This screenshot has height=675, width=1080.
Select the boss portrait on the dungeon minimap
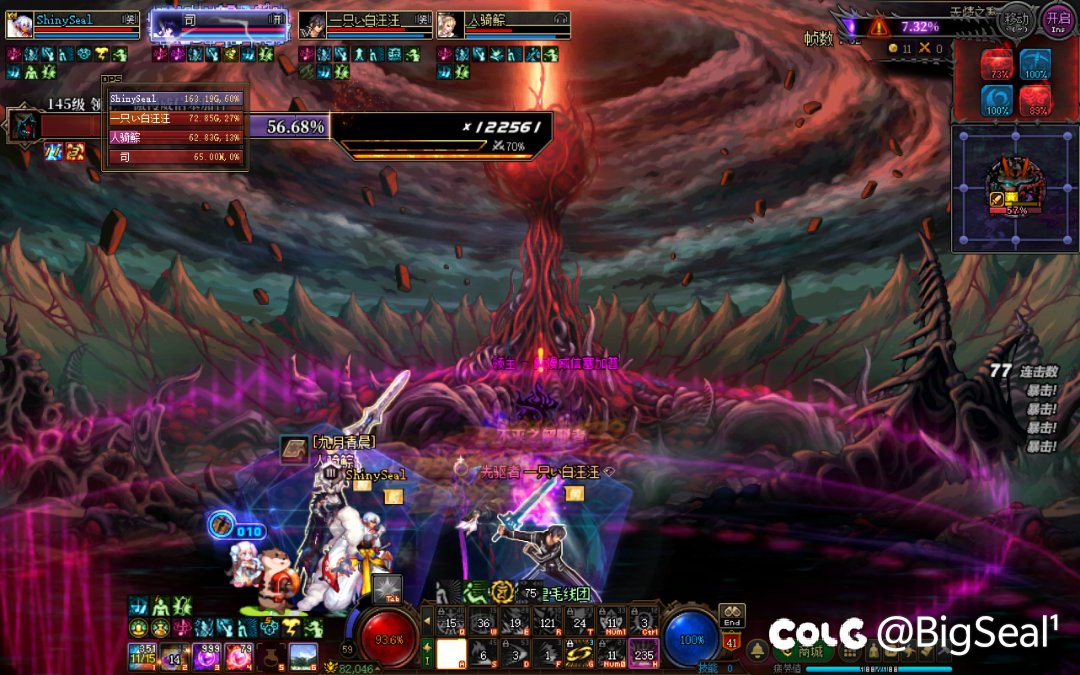pyautogui.click(x=1016, y=185)
